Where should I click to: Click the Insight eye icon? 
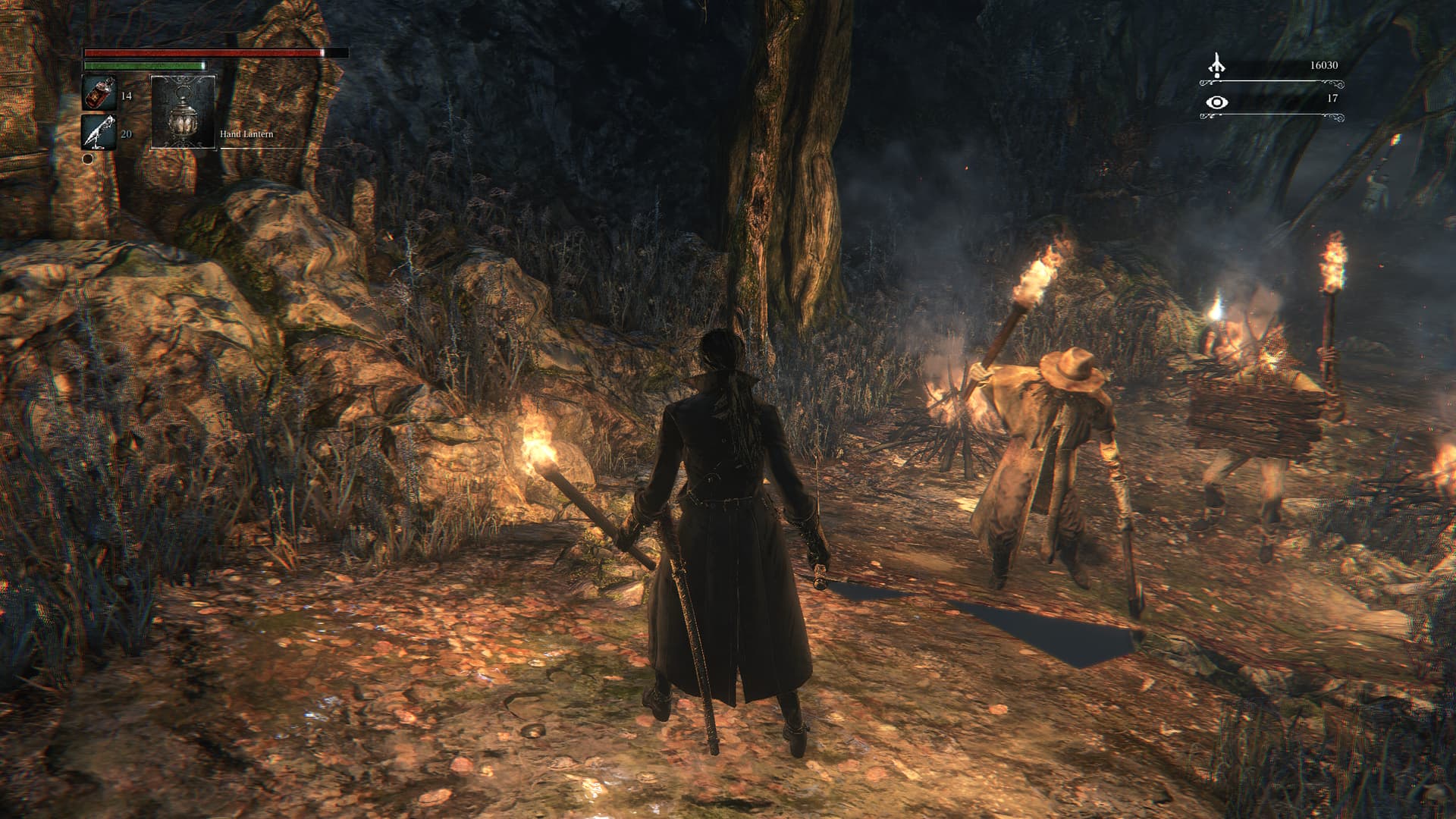(1217, 102)
